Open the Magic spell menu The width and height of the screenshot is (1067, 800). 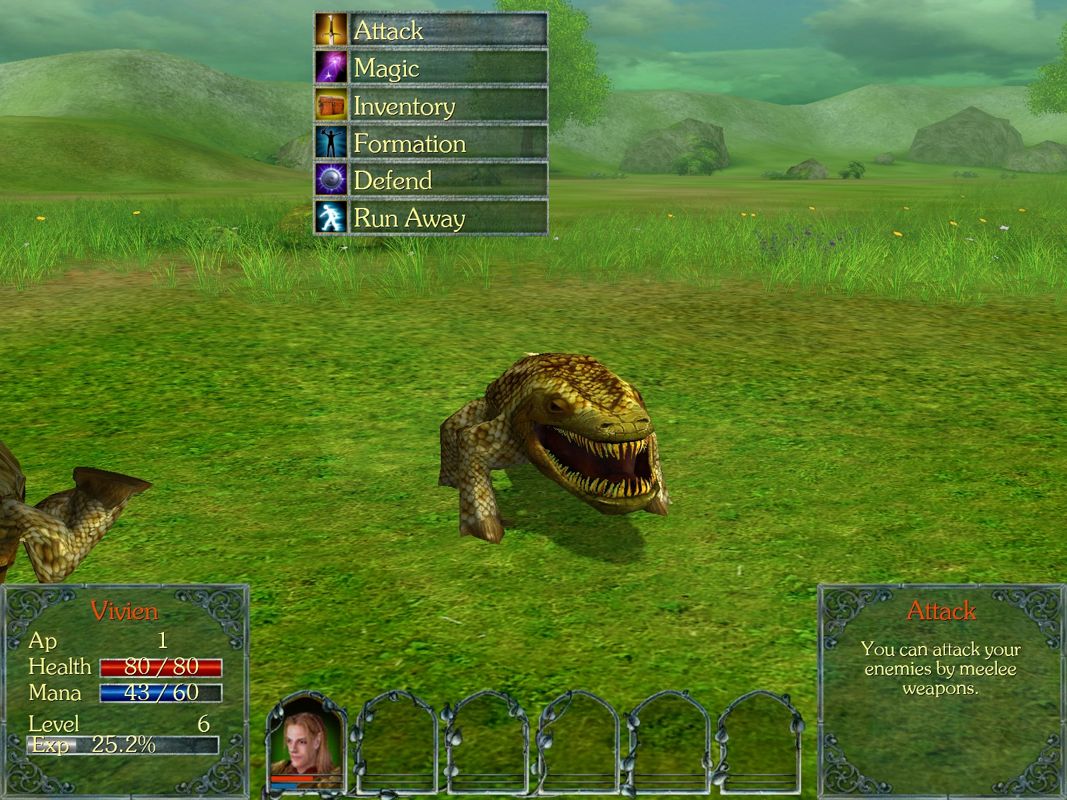point(431,68)
